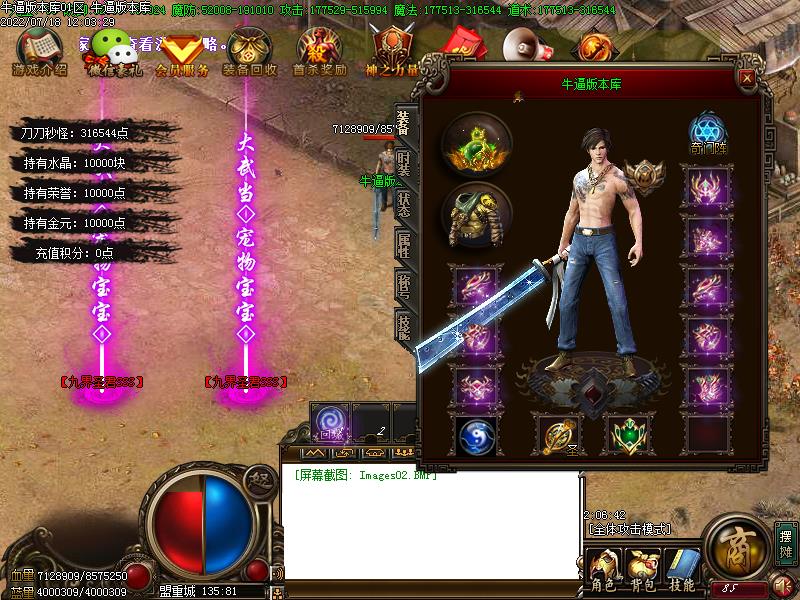
Task: Switch to the 属性 attributes tab
Action: (403, 245)
